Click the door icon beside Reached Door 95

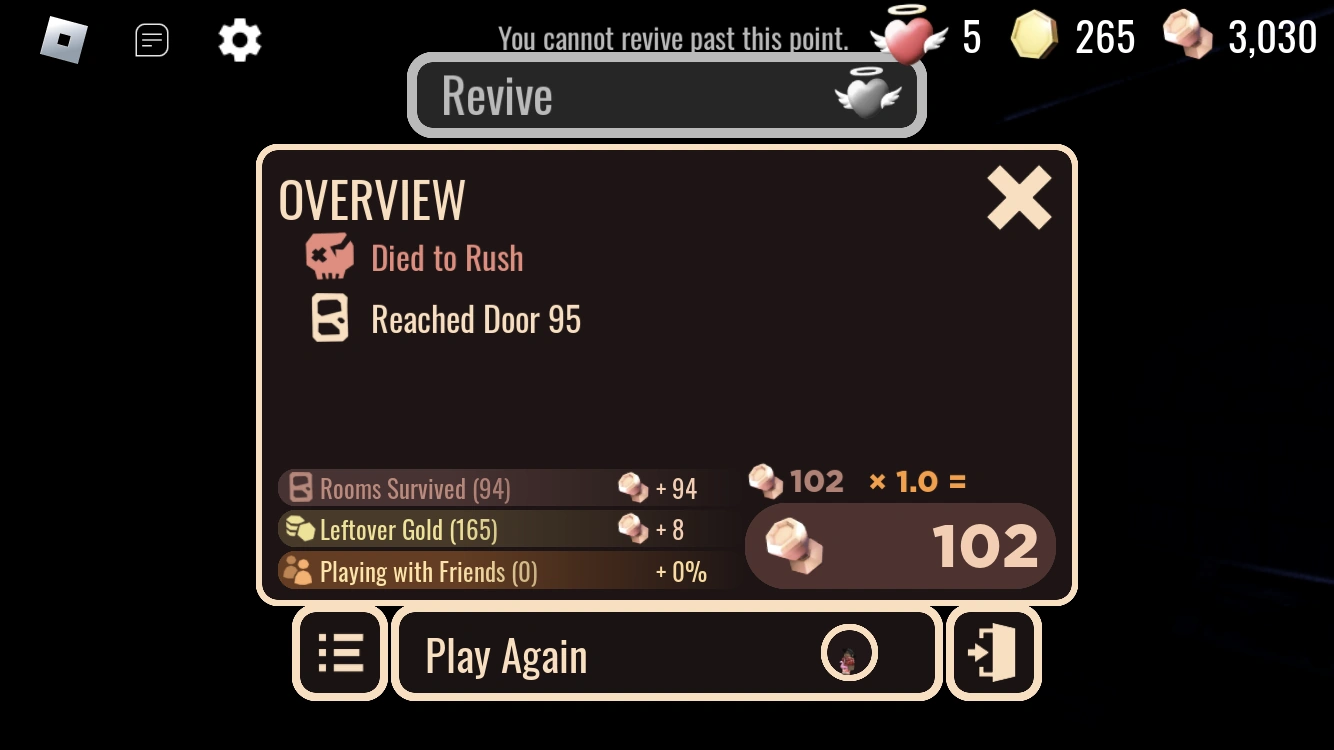click(x=330, y=319)
